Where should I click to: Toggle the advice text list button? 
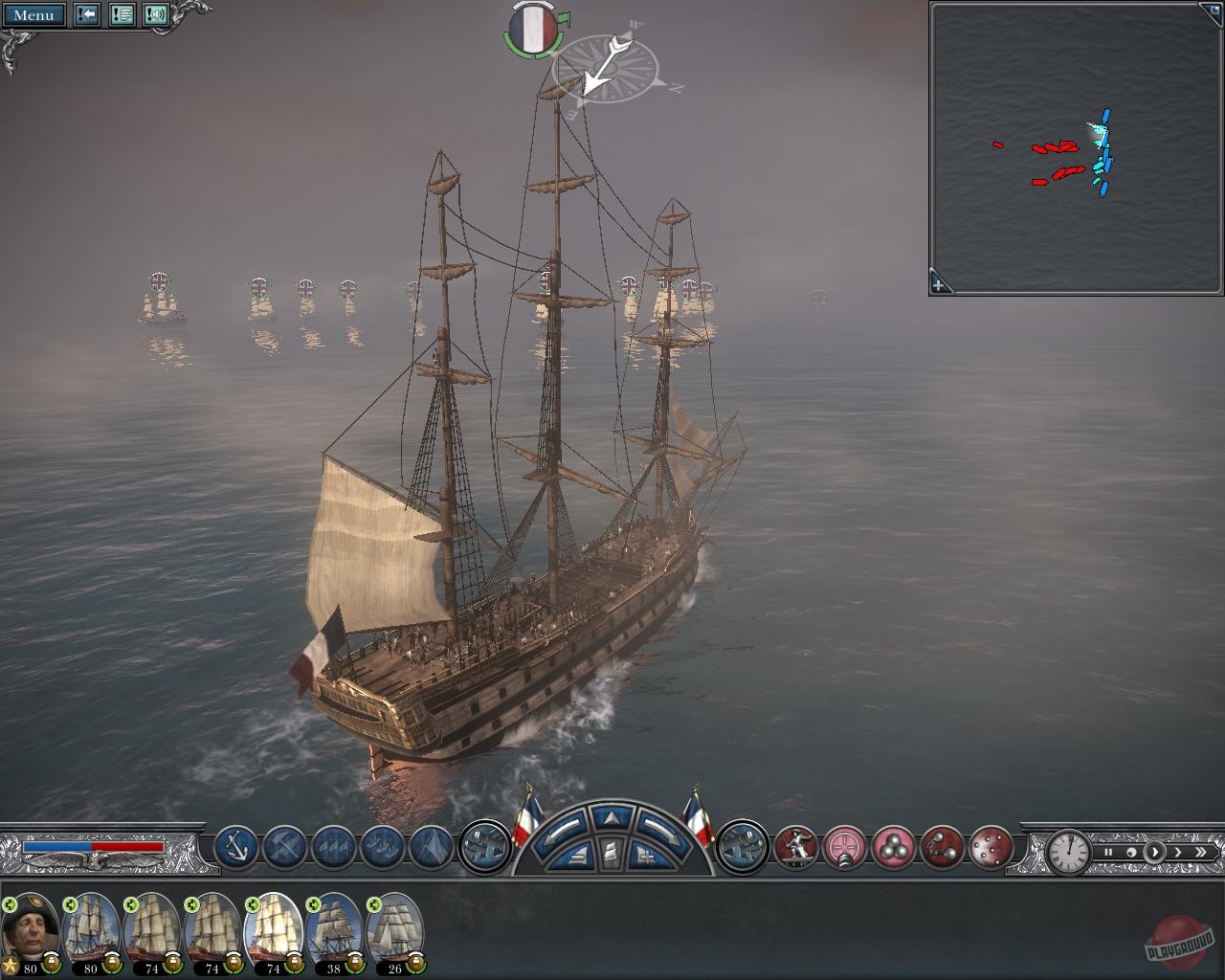[122, 14]
